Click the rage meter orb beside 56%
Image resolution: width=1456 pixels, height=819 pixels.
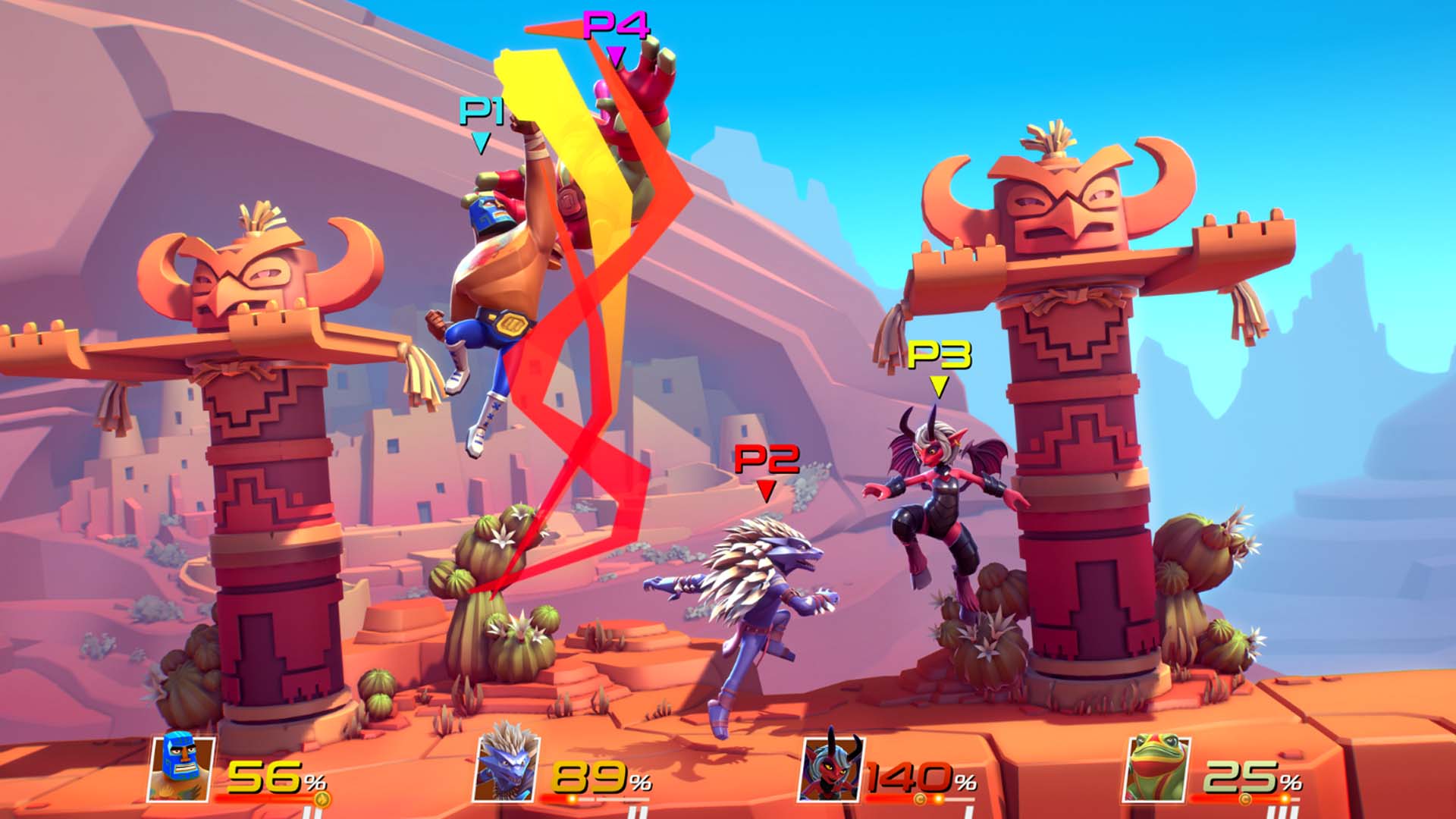(x=322, y=799)
